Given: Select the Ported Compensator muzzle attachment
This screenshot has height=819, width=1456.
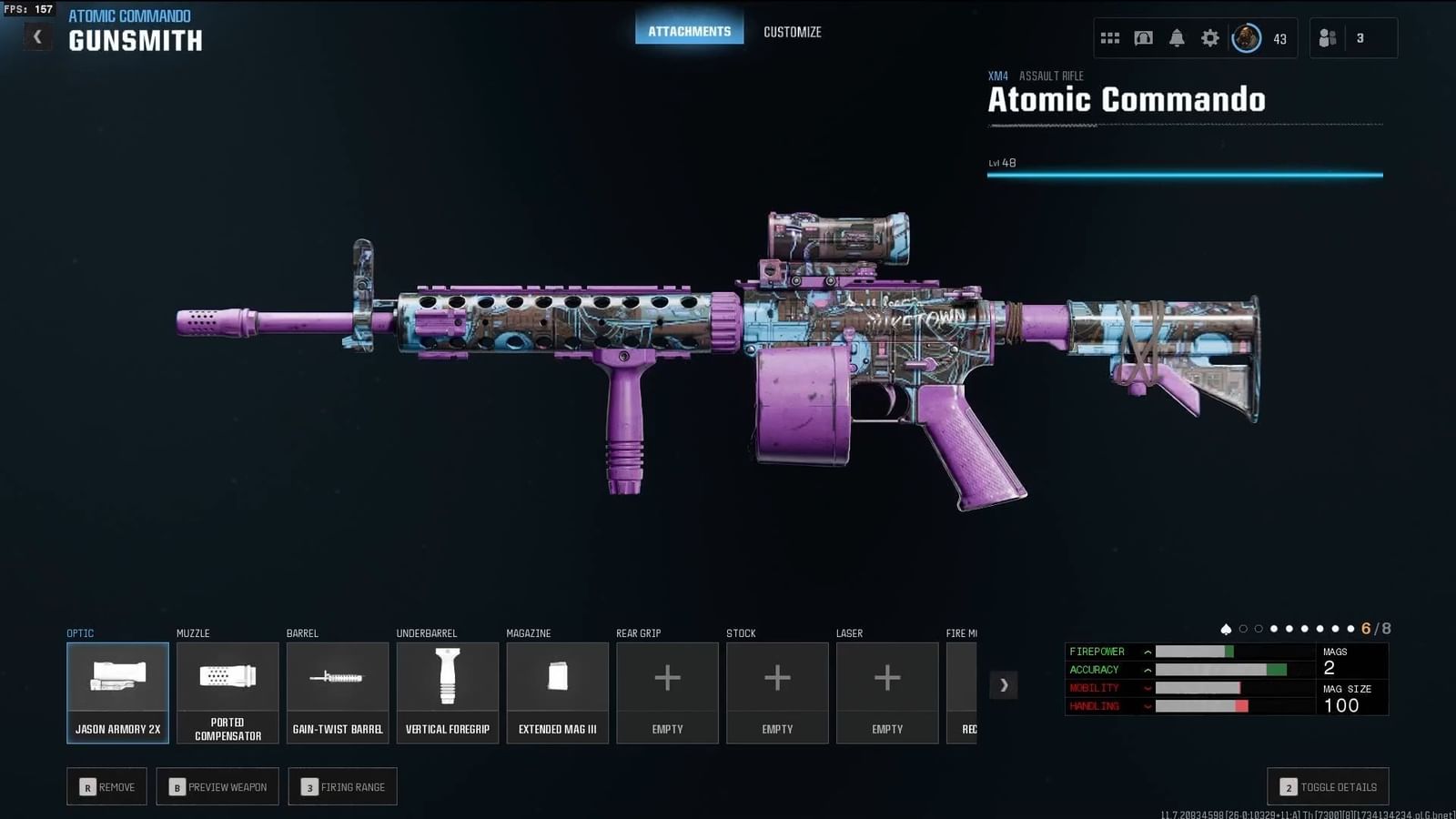Looking at the screenshot, I should [x=227, y=692].
